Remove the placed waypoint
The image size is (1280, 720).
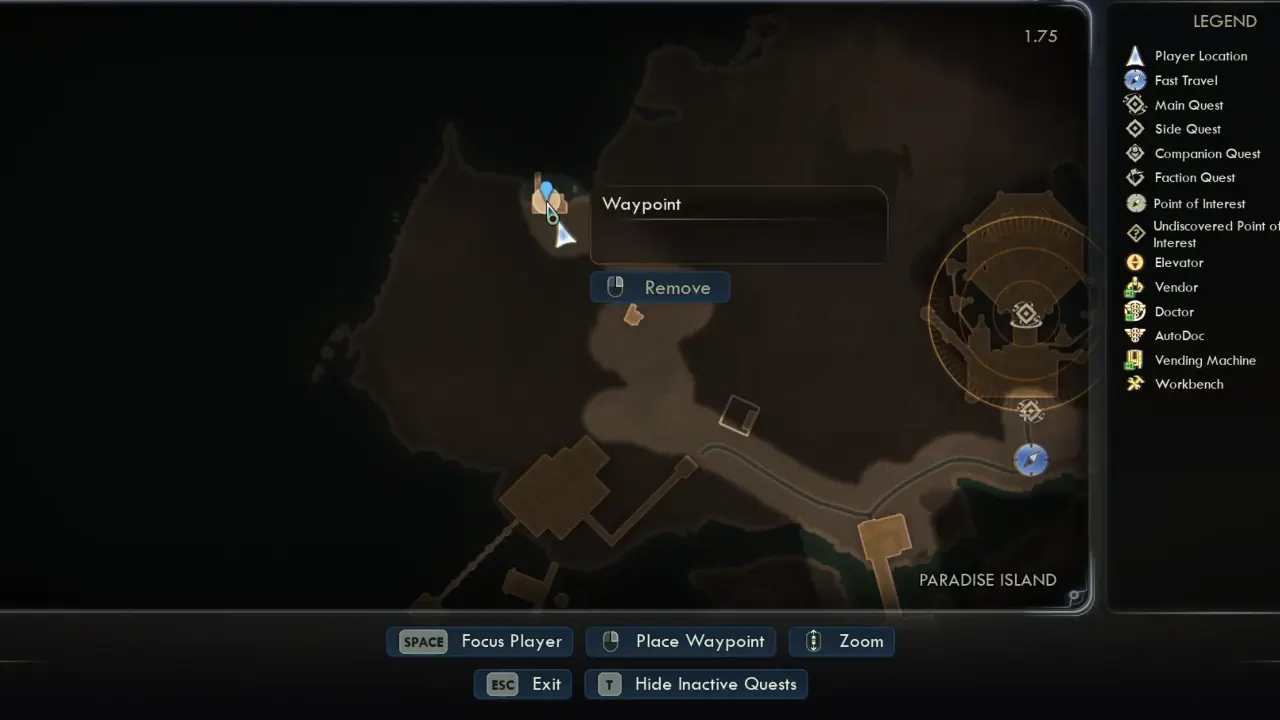pos(660,288)
